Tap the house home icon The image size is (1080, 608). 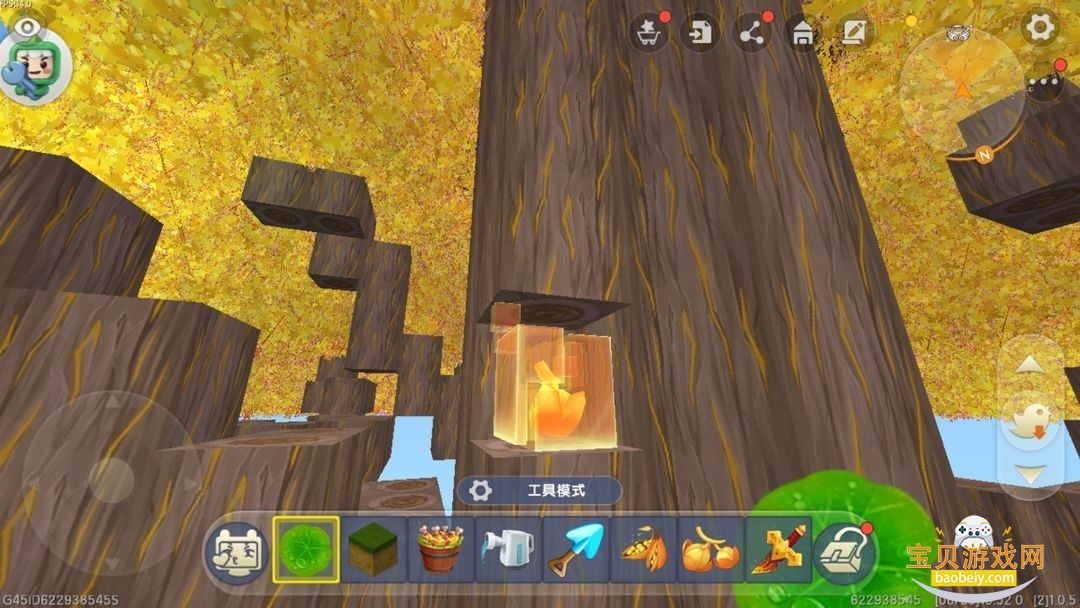coord(802,33)
